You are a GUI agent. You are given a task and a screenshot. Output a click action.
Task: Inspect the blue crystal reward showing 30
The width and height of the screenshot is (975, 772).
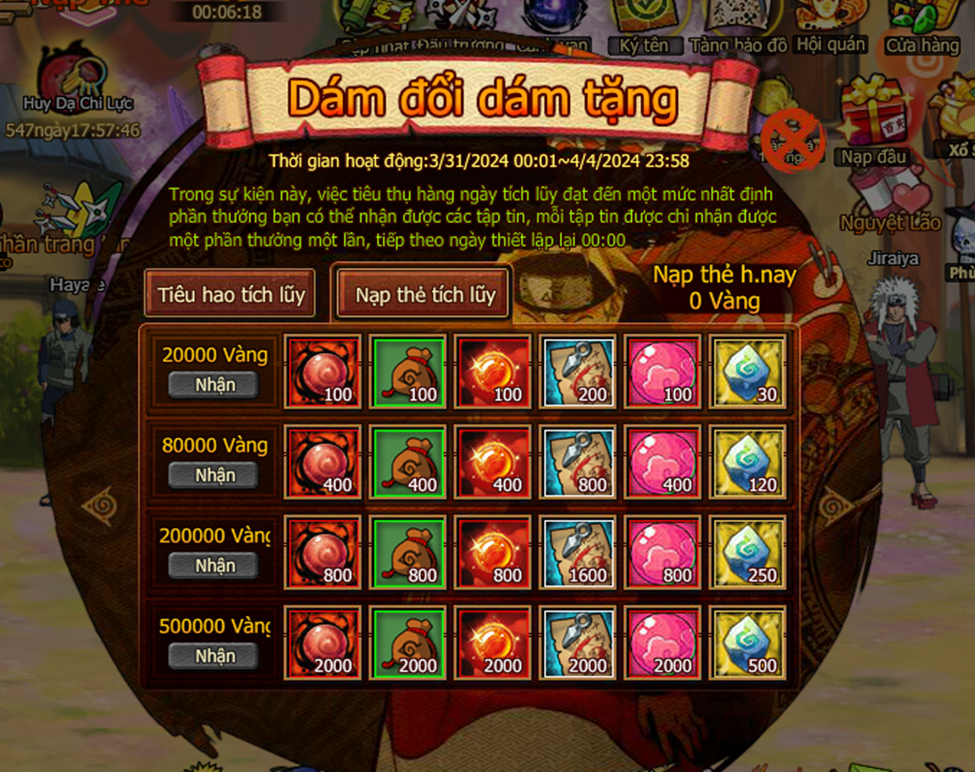[x=747, y=372]
